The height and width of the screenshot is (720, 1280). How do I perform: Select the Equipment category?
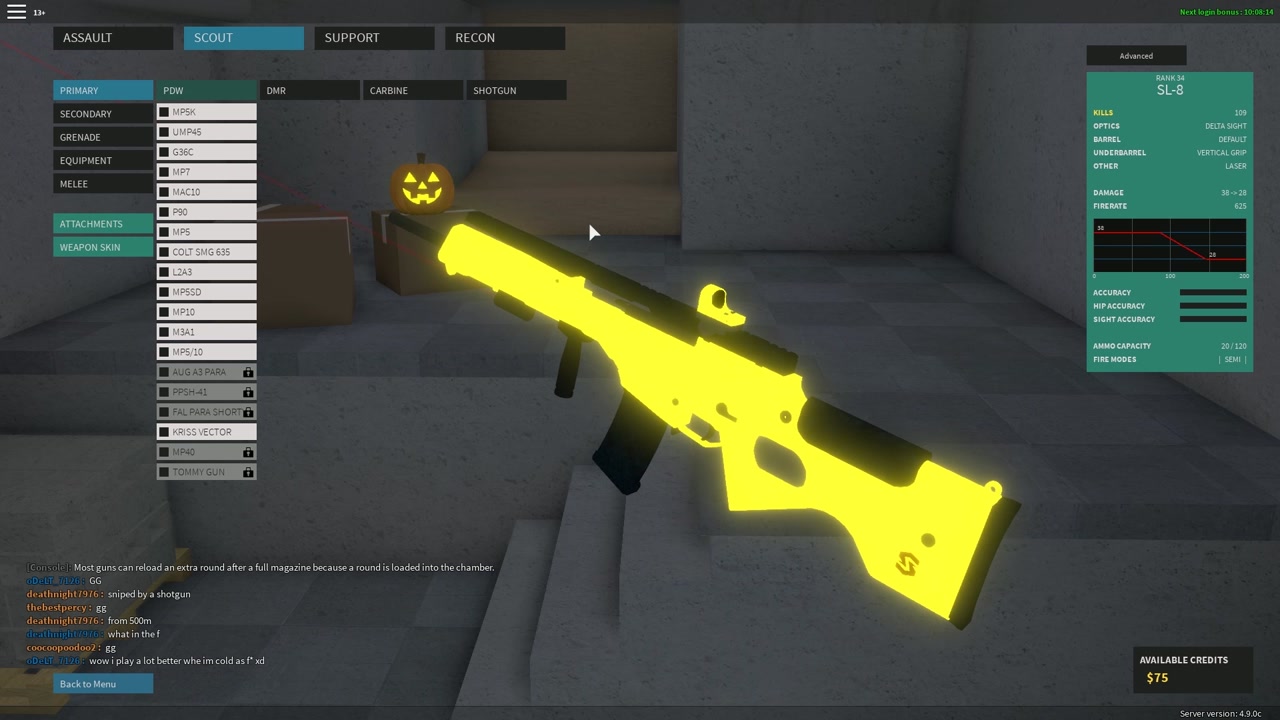(x=103, y=160)
